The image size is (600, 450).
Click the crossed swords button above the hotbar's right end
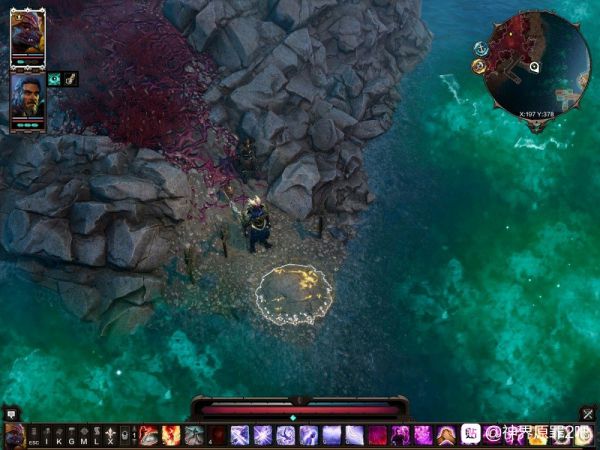pyautogui.click(x=587, y=412)
